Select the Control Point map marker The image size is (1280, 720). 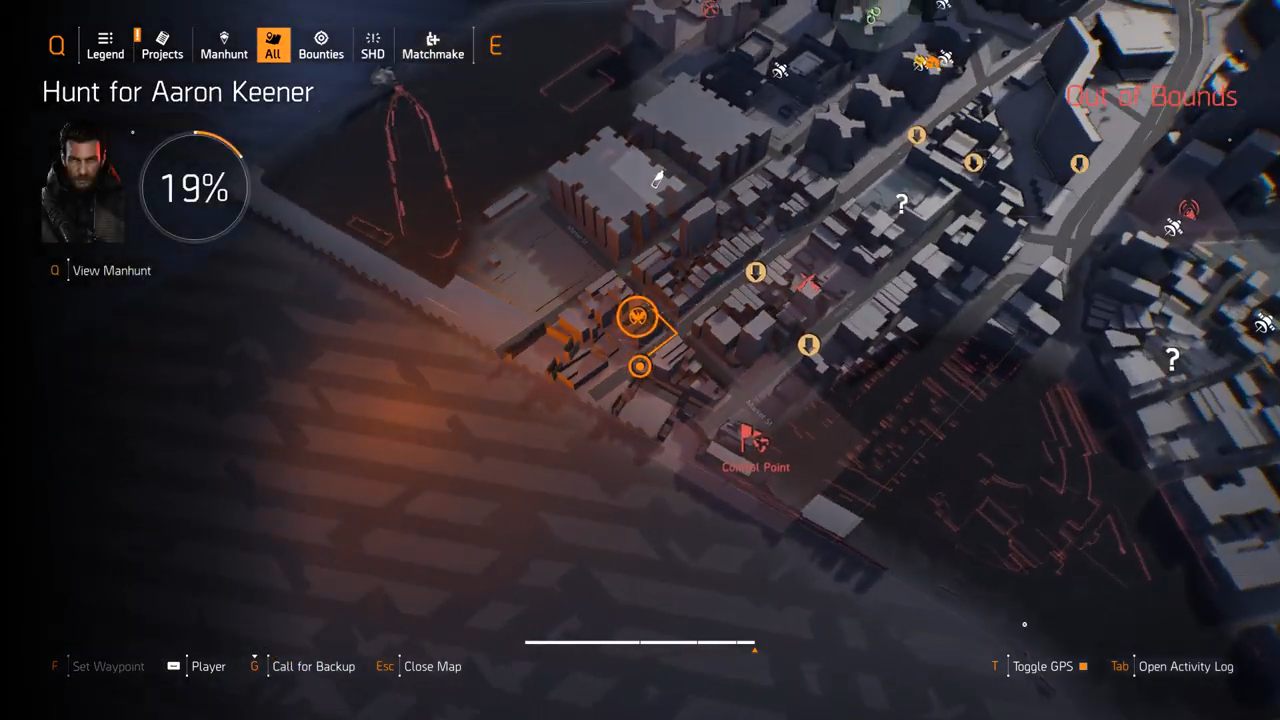click(754, 440)
